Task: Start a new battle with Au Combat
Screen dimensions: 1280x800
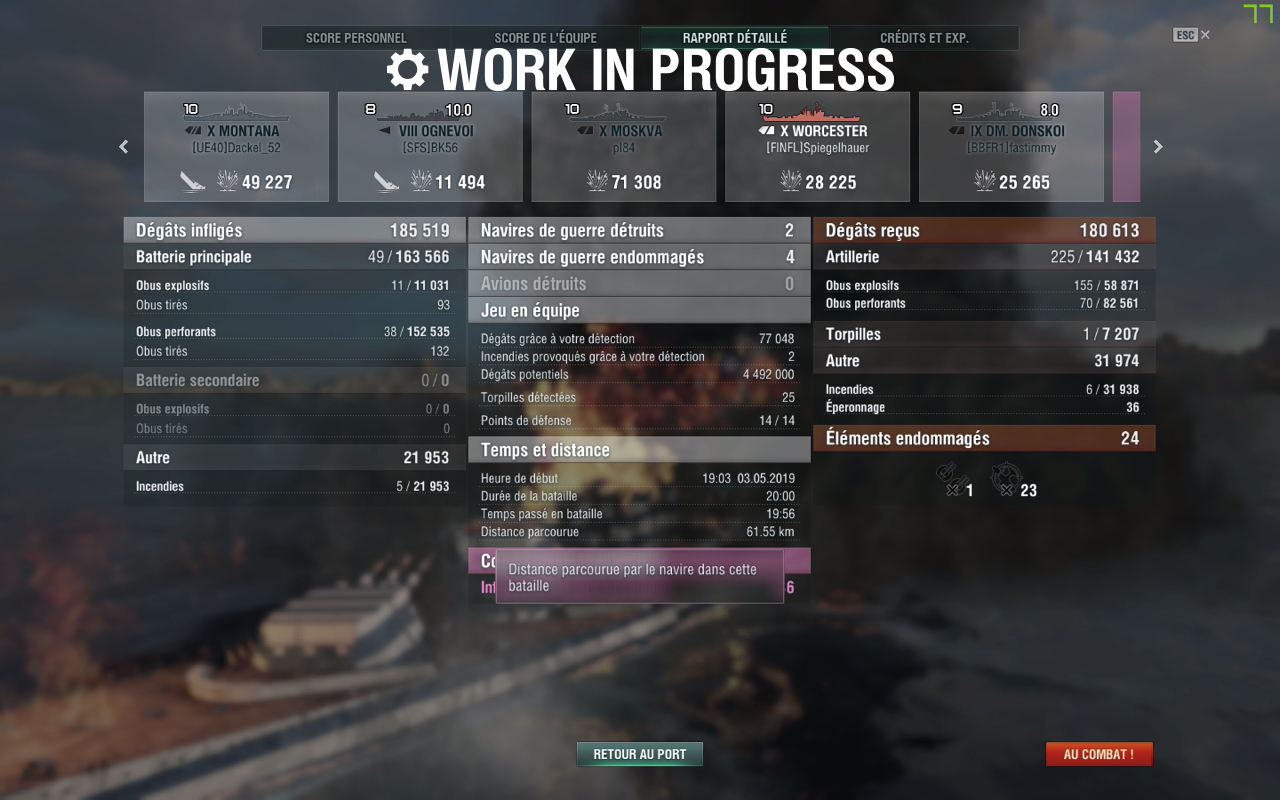Action: (1098, 754)
